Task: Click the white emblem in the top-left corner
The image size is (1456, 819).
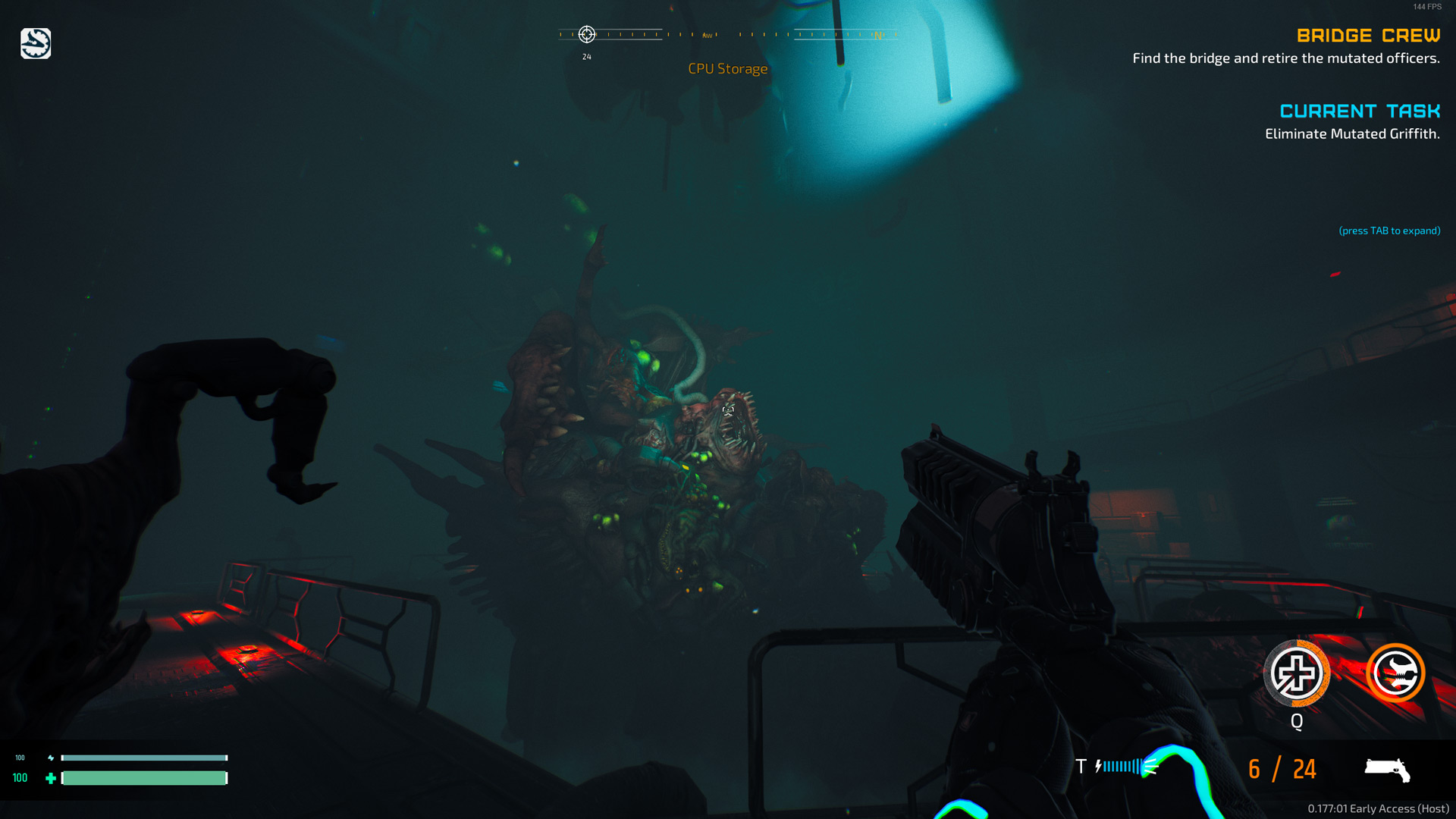Action: click(x=36, y=44)
